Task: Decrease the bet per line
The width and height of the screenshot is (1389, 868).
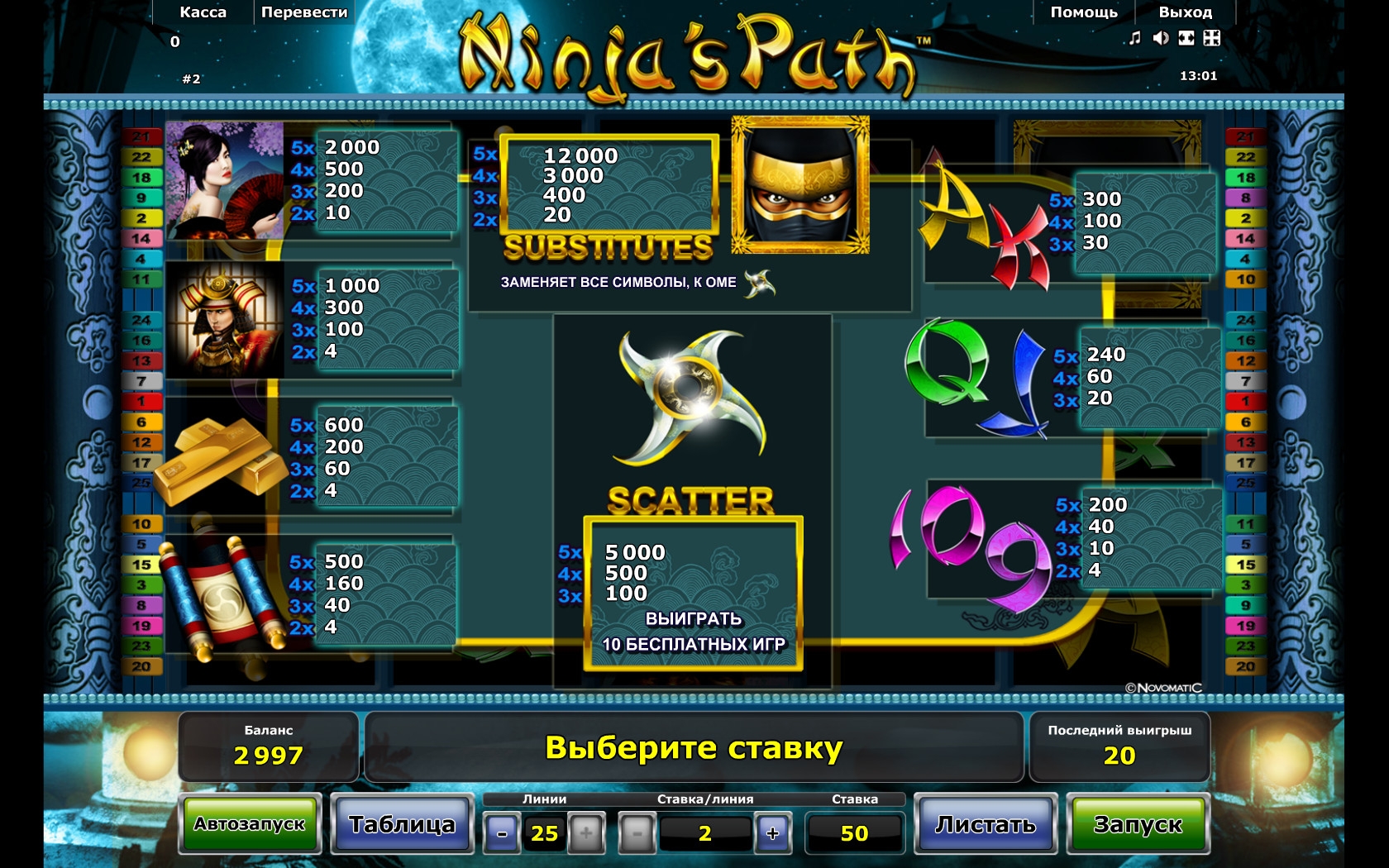Action: tap(637, 833)
